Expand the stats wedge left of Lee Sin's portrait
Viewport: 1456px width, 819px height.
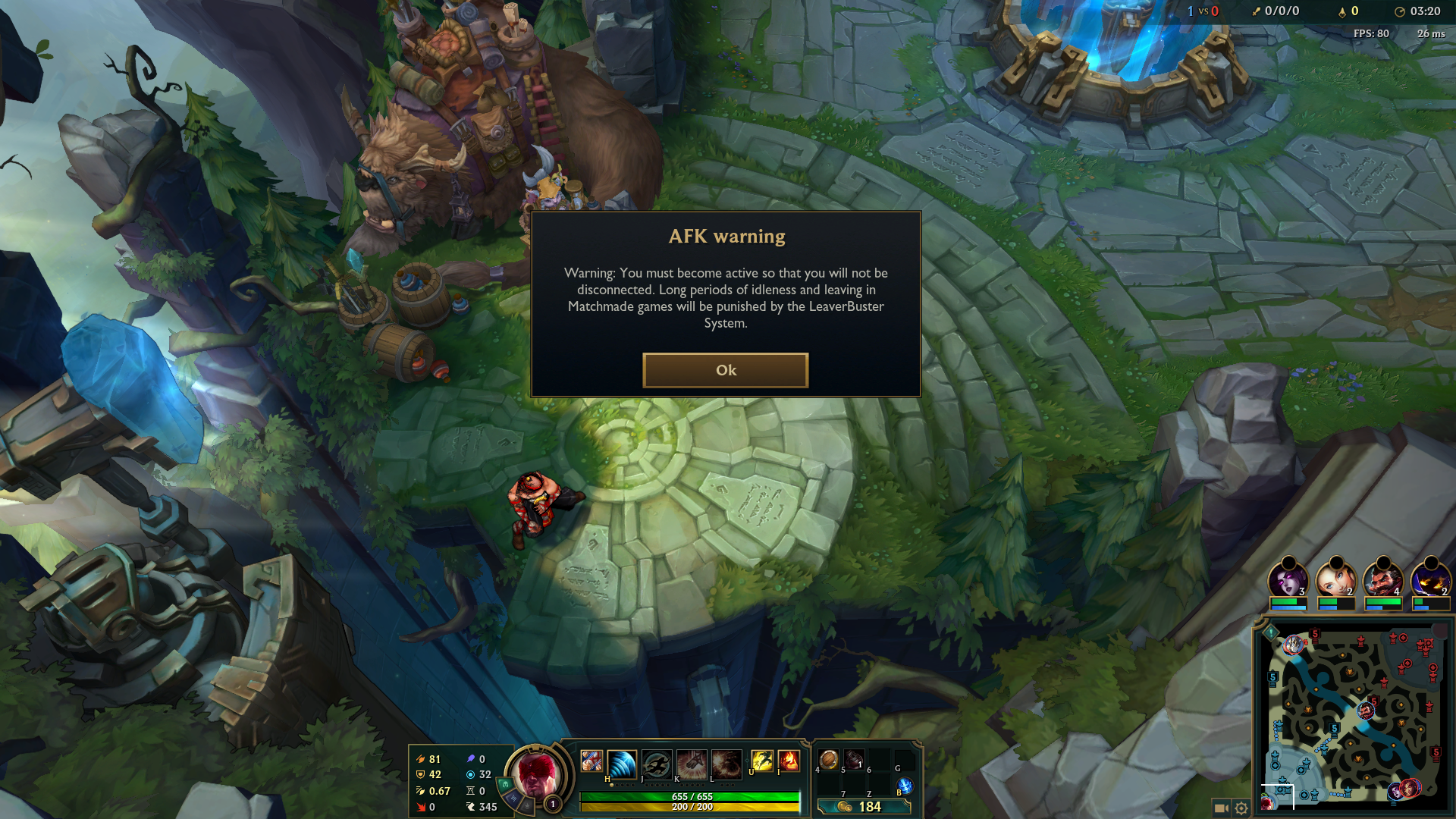point(512,794)
